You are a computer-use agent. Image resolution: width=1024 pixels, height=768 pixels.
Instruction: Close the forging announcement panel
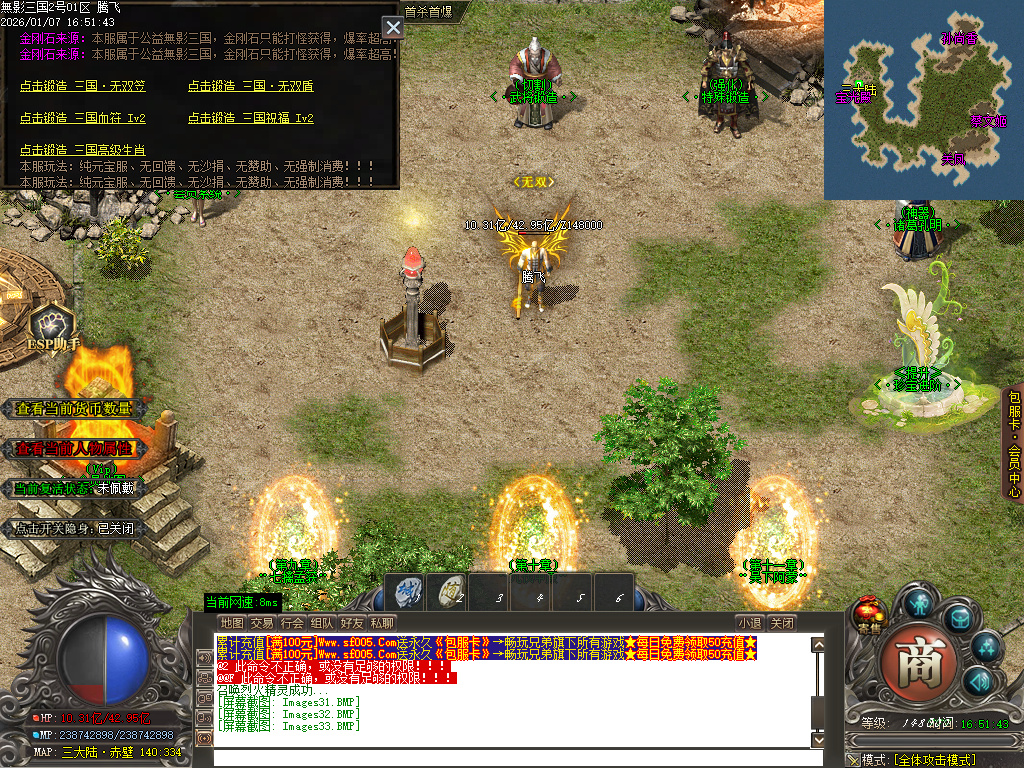pyautogui.click(x=393, y=28)
